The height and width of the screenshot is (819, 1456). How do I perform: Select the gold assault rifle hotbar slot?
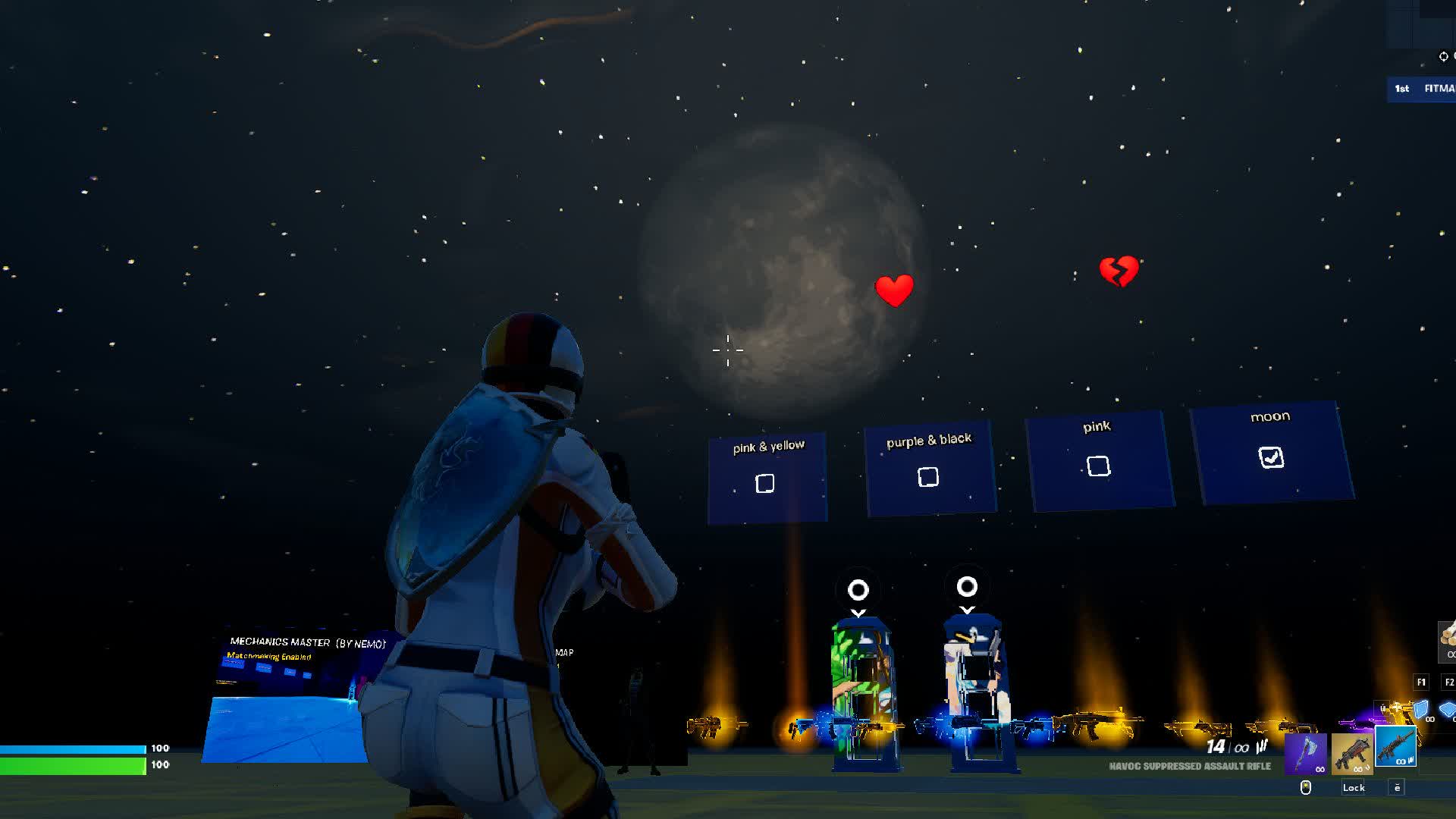point(1351,753)
